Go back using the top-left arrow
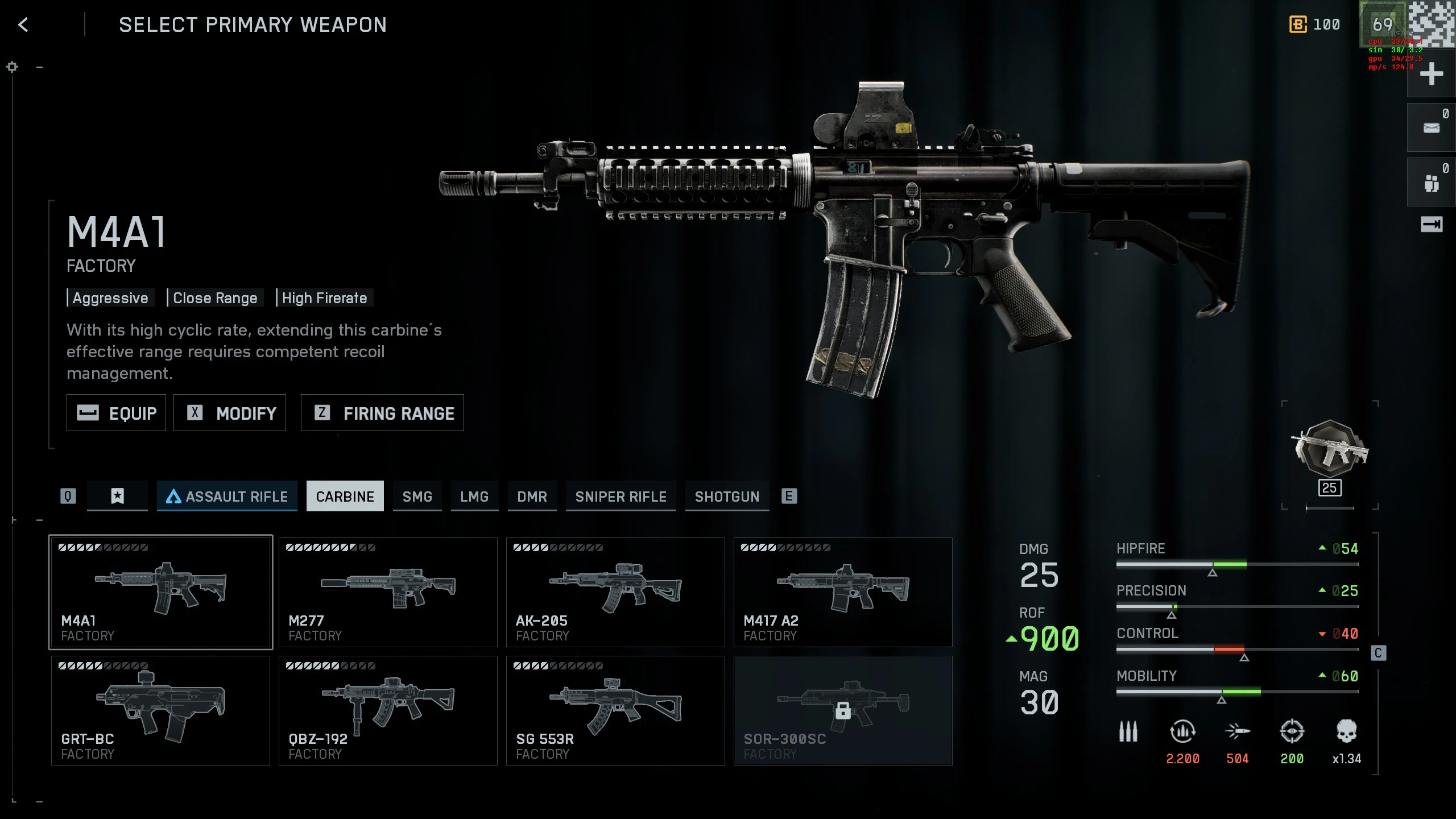The width and height of the screenshot is (1456, 819). (x=23, y=25)
